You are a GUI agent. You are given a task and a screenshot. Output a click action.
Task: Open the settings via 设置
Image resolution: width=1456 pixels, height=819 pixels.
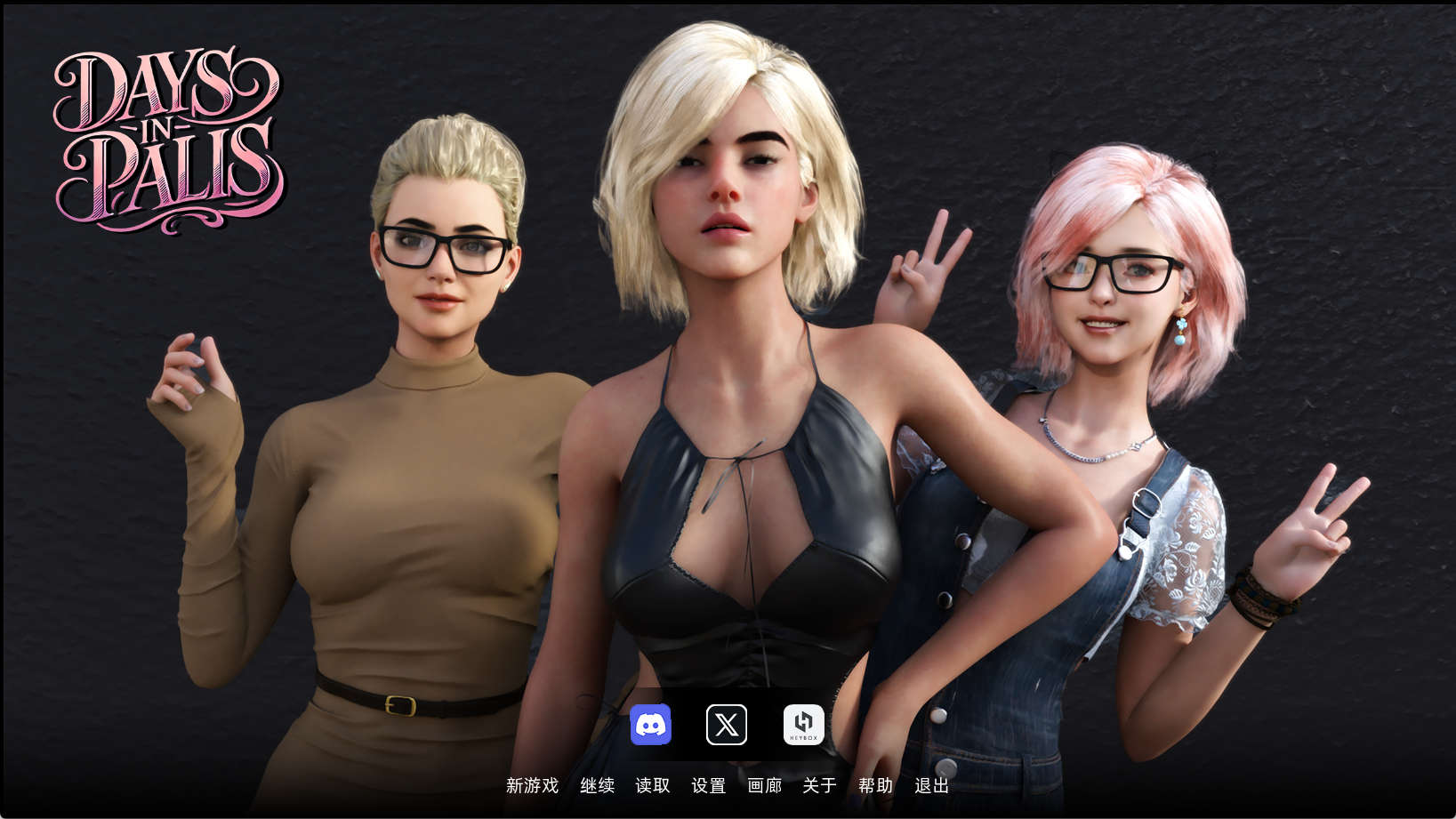(708, 786)
